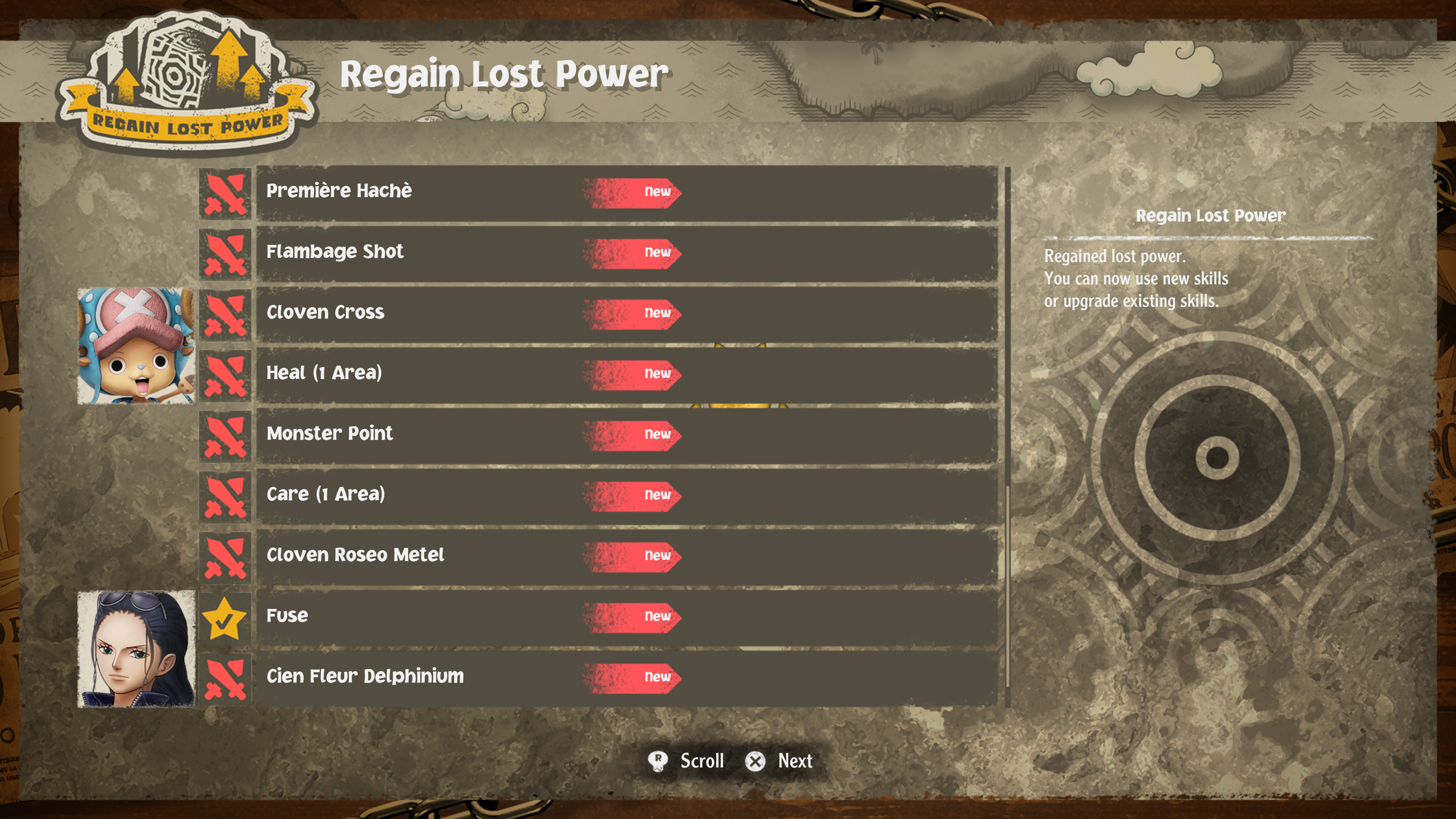Click the skill list scrollbar

pos(1007,430)
